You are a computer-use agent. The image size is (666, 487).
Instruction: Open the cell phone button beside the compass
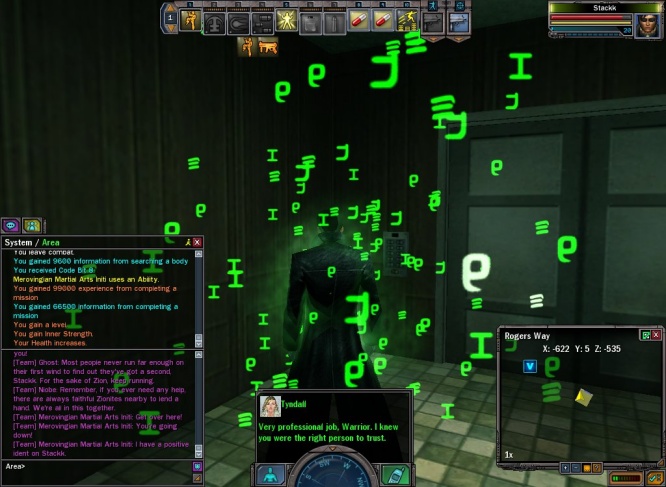(x=396, y=474)
